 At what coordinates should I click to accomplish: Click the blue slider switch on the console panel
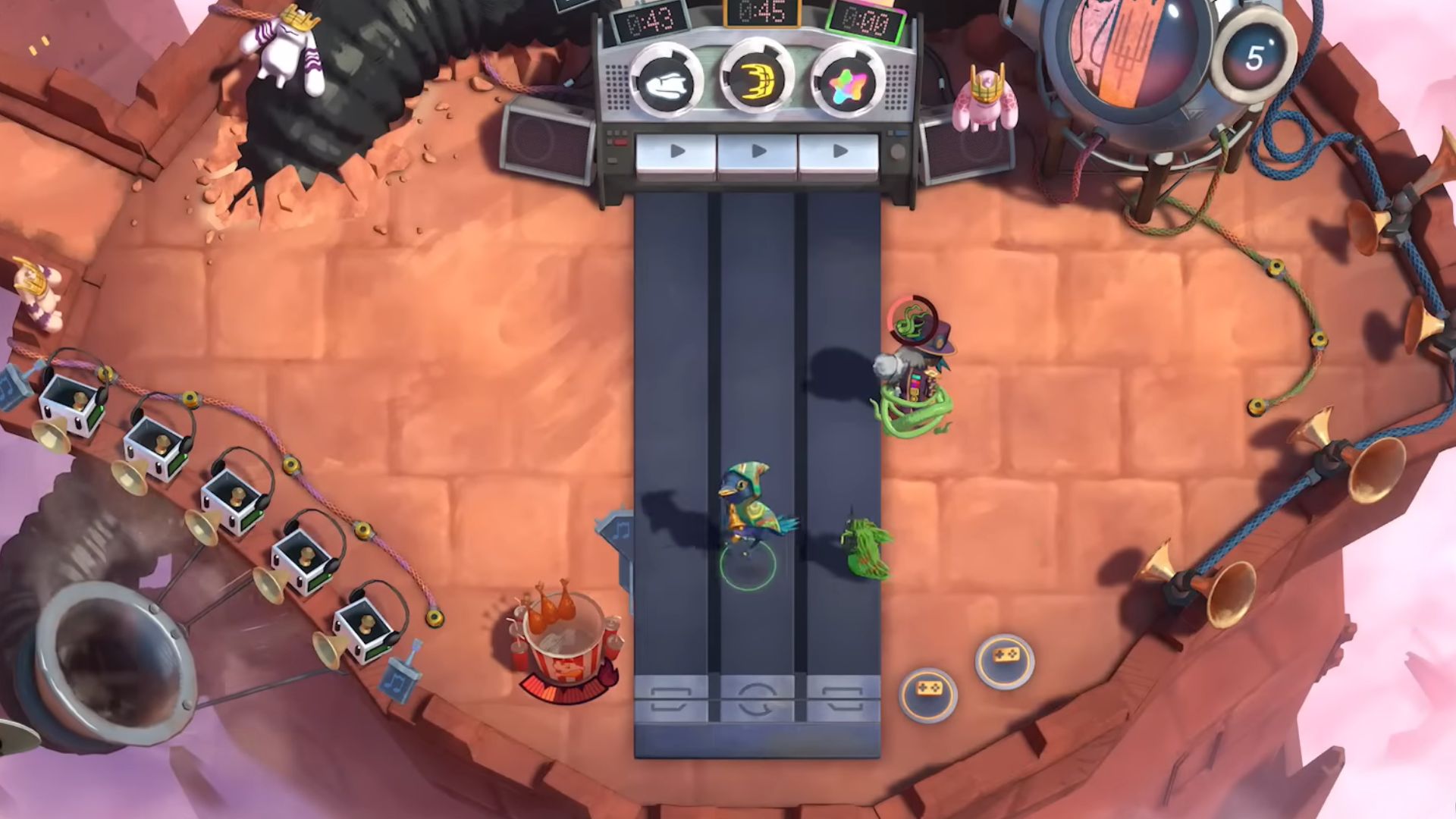[x=902, y=134]
